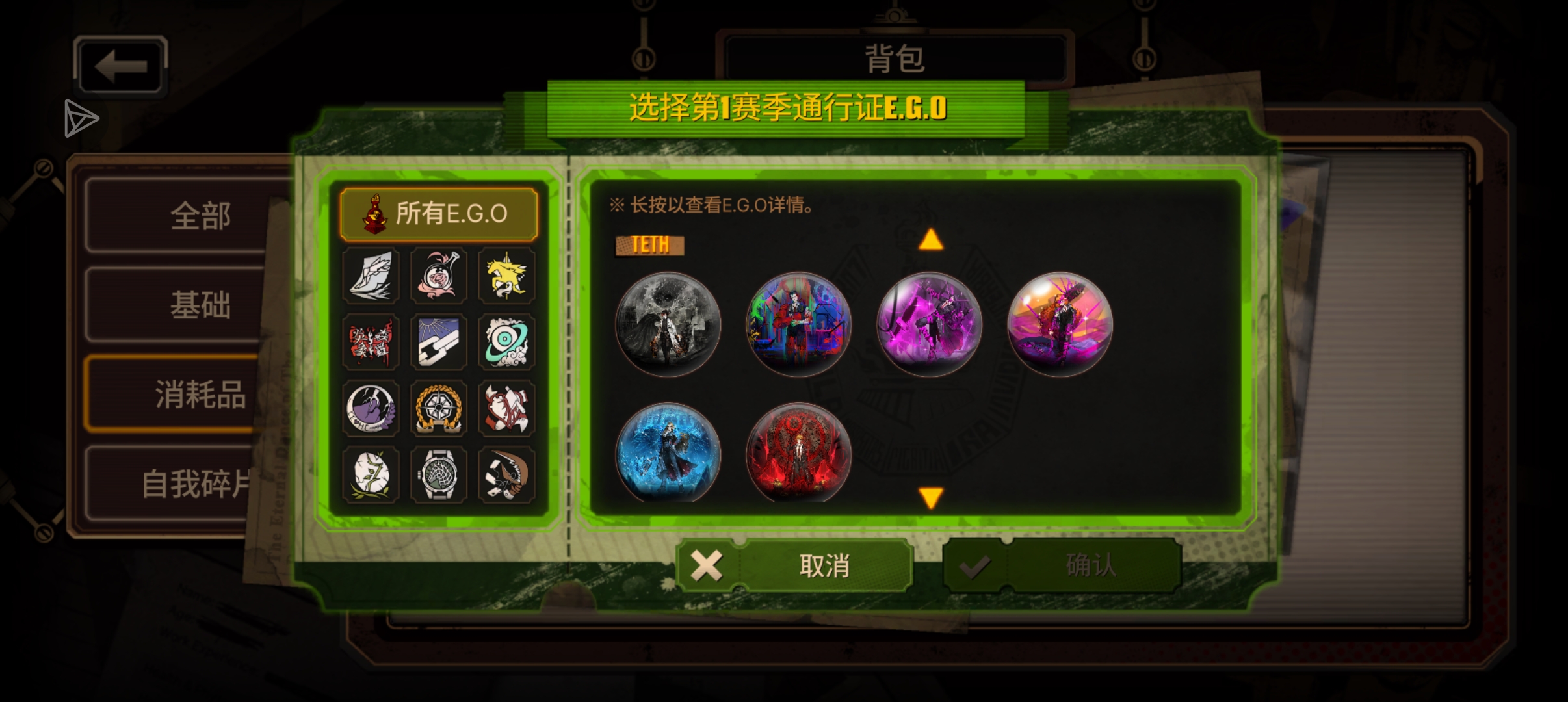Switch to the 消耗品 tab
Screen dimensions: 1568x702
click(200, 395)
